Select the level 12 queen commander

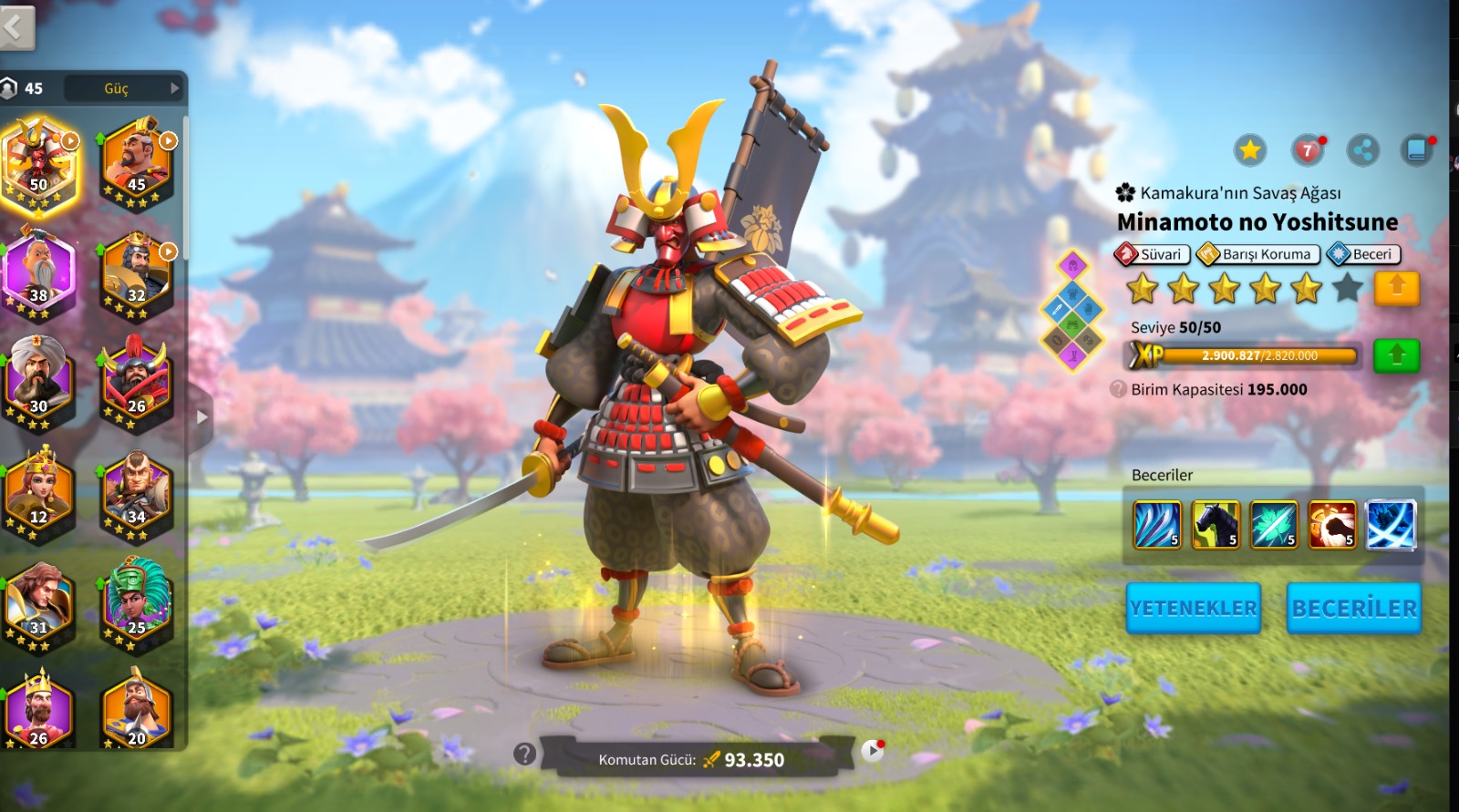[x=38, y=495]
